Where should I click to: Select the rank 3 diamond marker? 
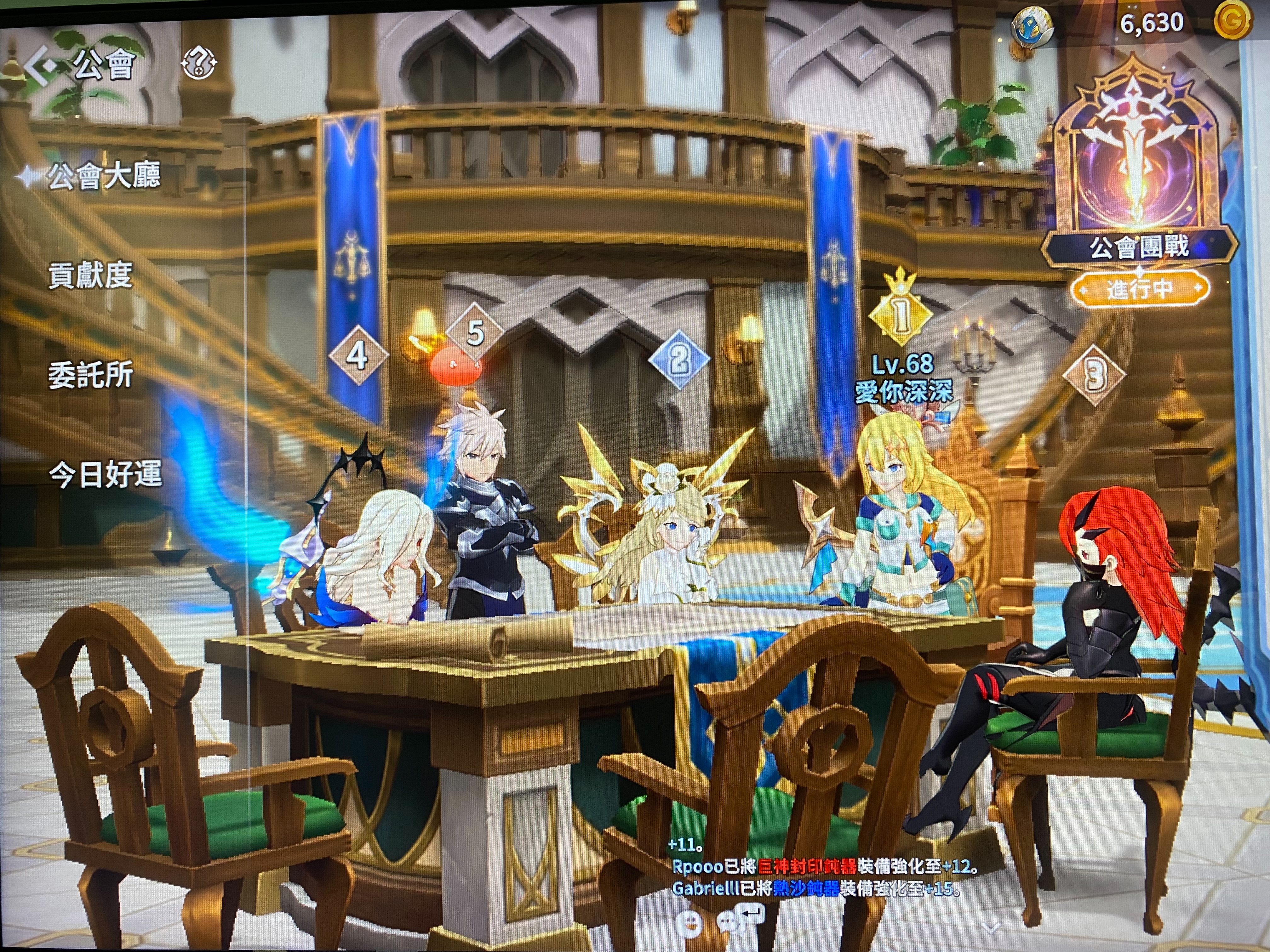coord(1094,377)
